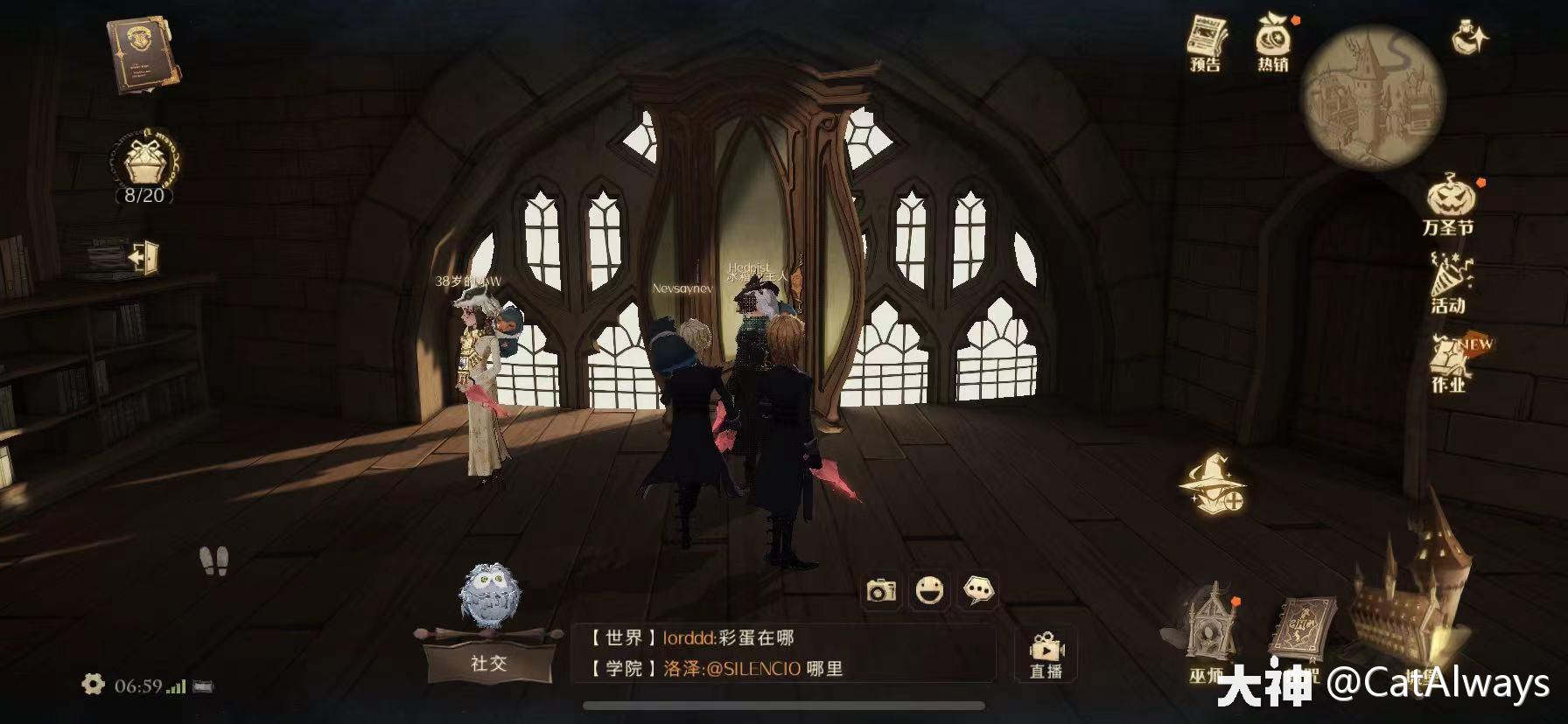Open the 万圣节 Halloween pumpkin event
The width and height of the screenshot is (1568, 724).
click(1449, 205)
